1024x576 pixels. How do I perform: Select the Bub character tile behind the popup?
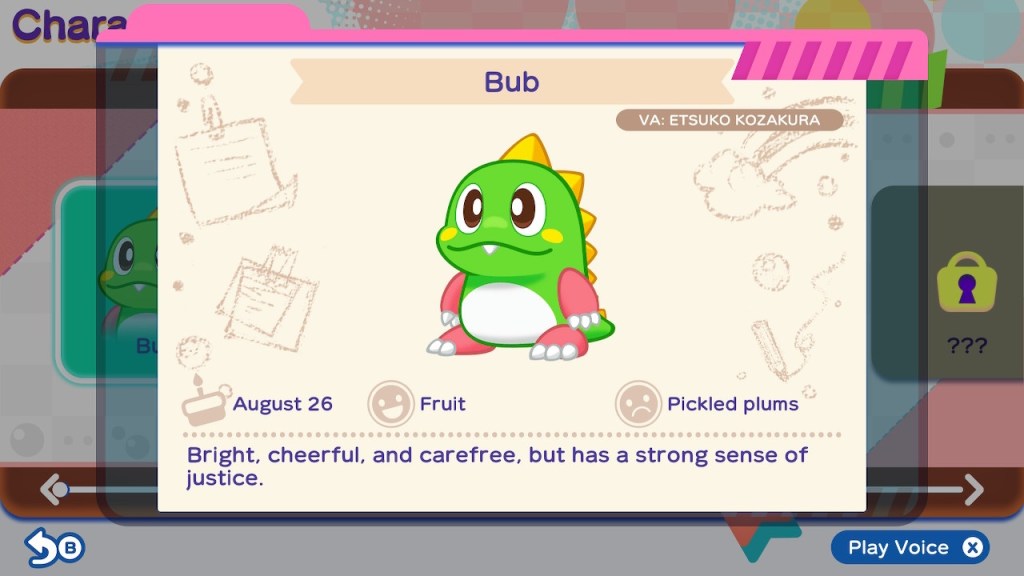pyautogui.click(x=110, y=280)
